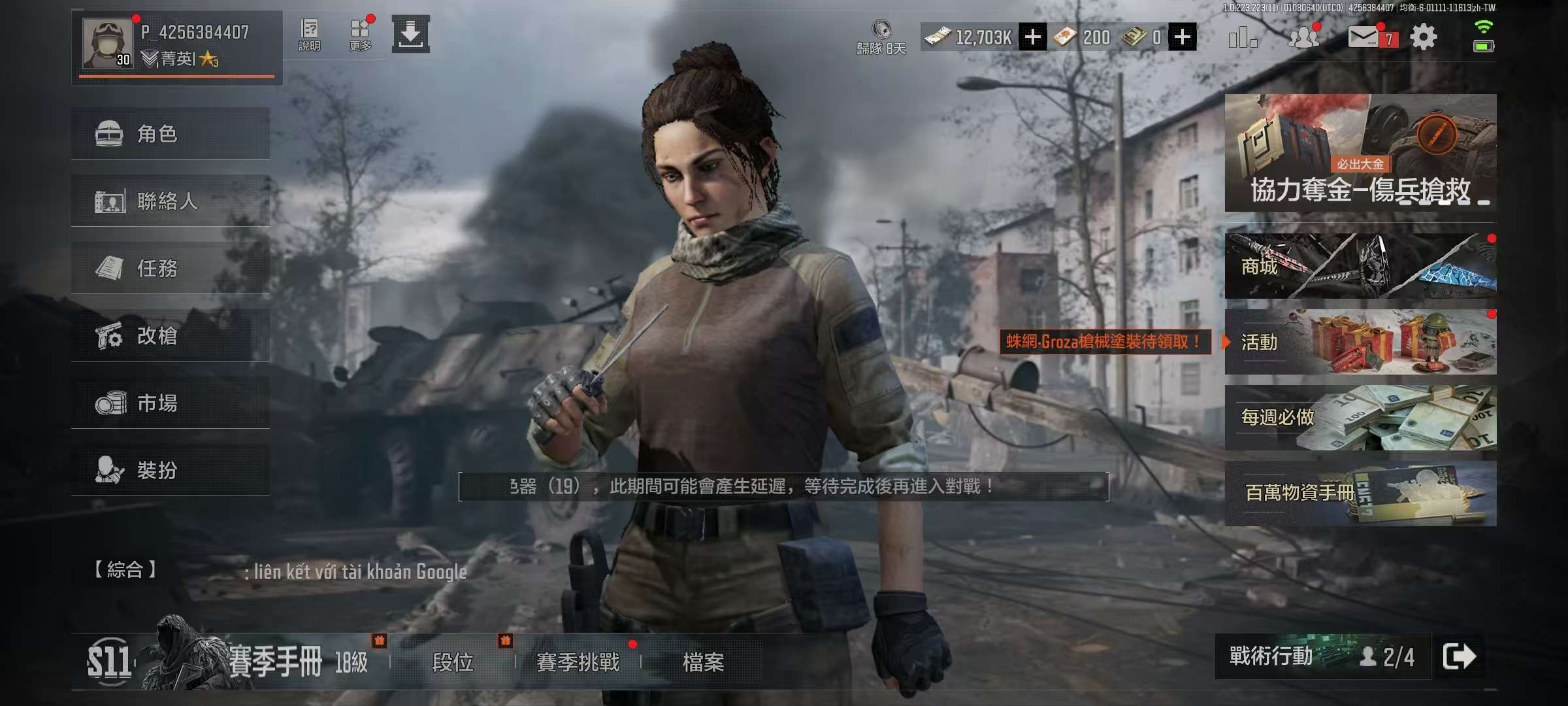1568x706 pixels.
Task: Open the 百萬物資手冊 supply handbook banner
Action: click(x=1360, y=493)
